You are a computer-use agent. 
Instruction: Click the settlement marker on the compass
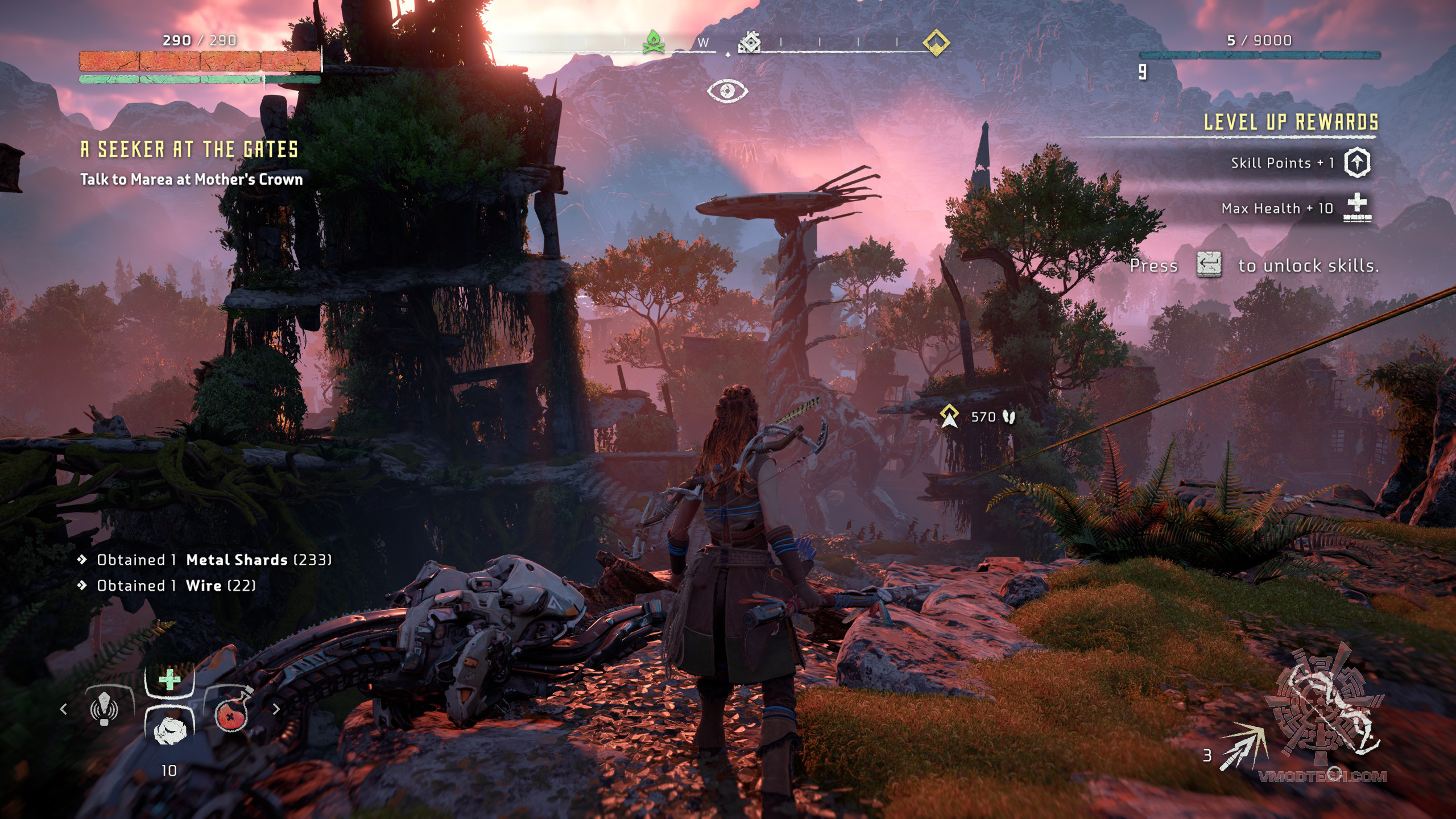coord(750,42)
